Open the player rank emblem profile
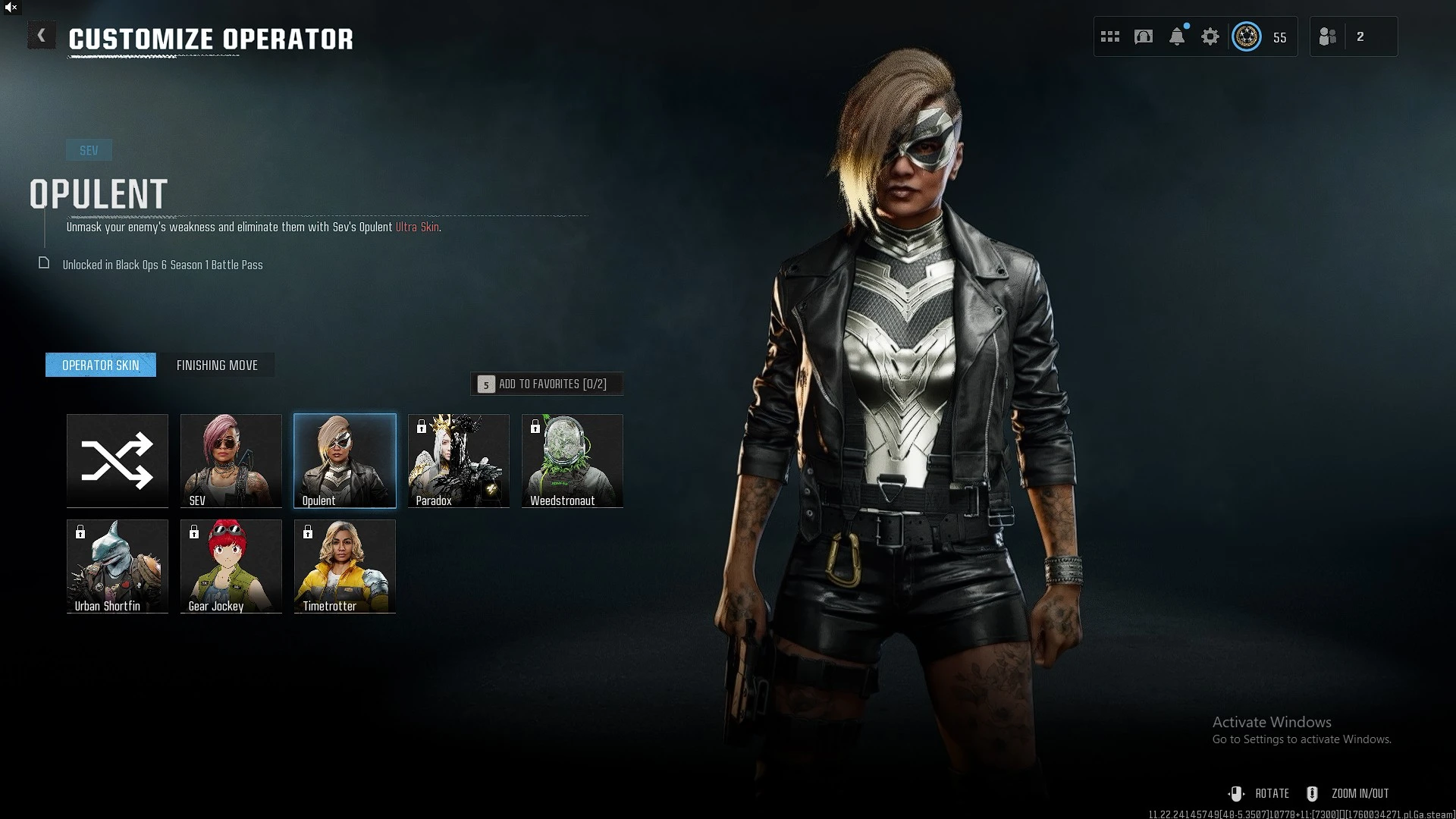 pos(1247,36)
